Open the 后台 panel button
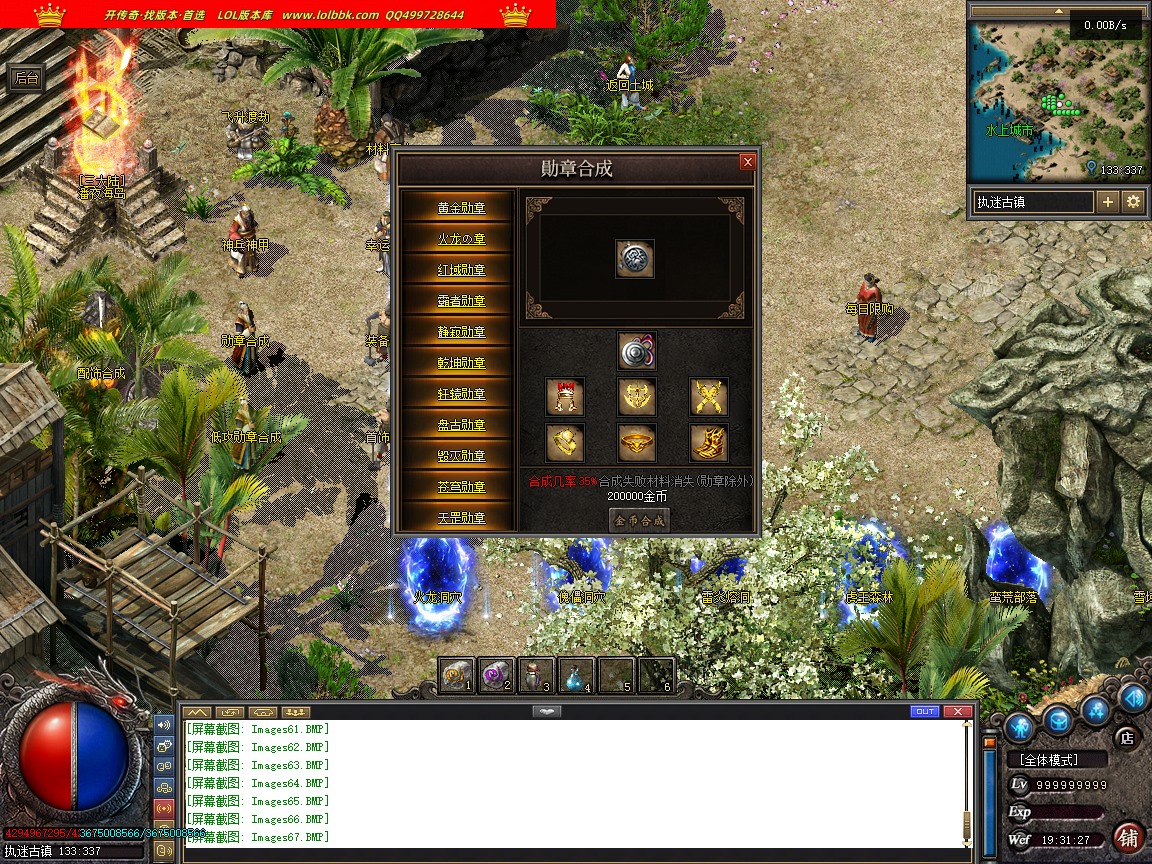 pyautogui.click(x=26, y=79)
